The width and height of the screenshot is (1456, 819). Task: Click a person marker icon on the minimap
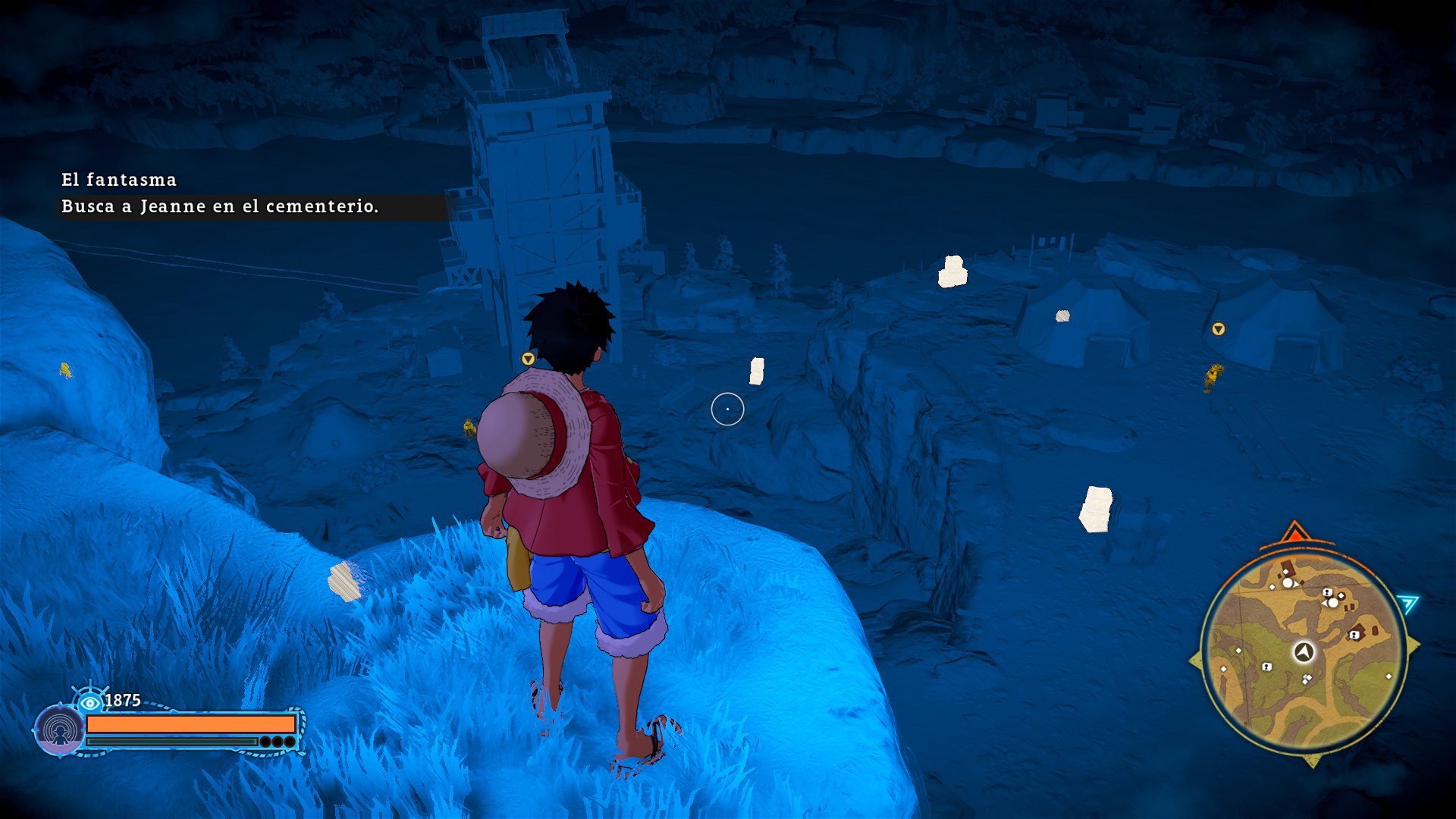point(1327,592)
